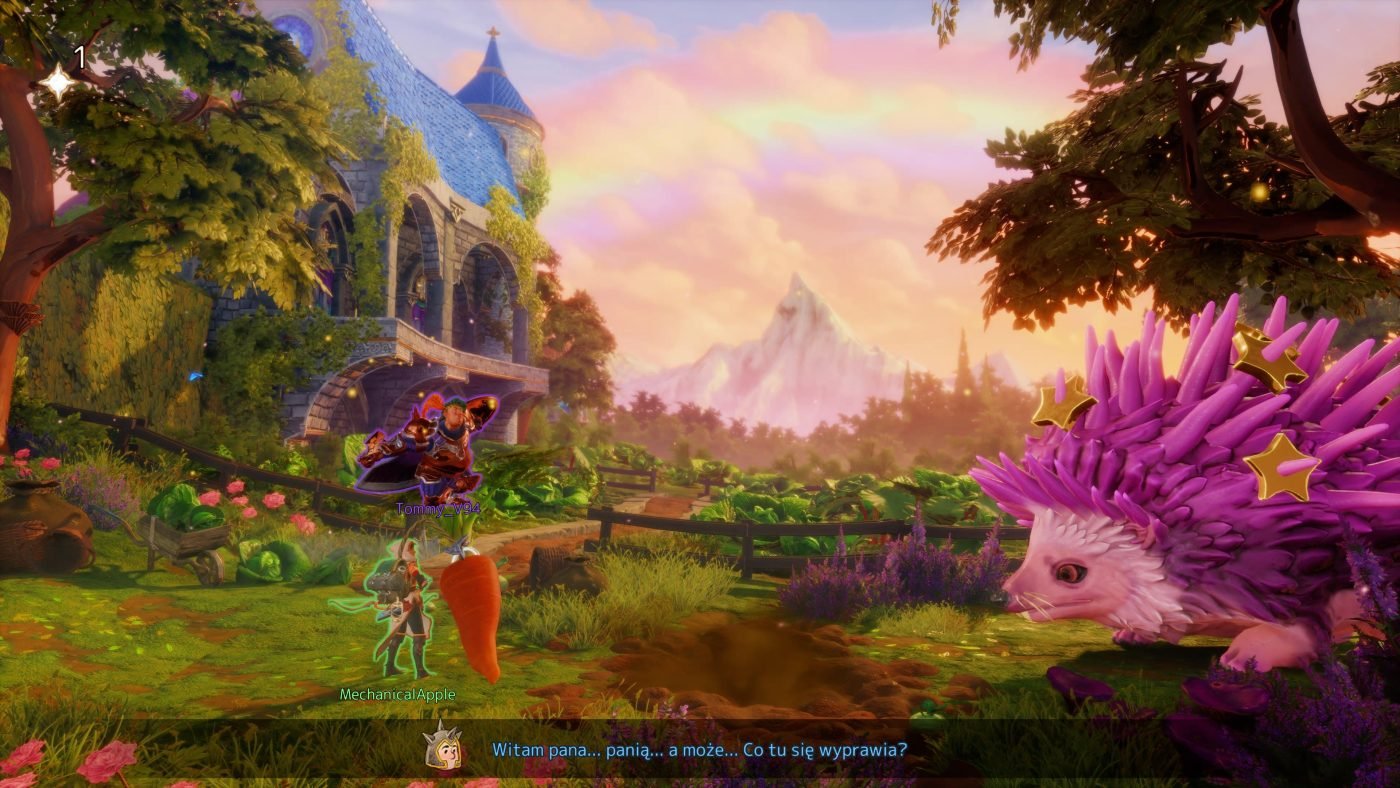Select the helmeted speaker portrait in dialogue
Image resolution: width=1400 pixels, height=788 pixels.
pyautogui.click(x=442, y=749)
